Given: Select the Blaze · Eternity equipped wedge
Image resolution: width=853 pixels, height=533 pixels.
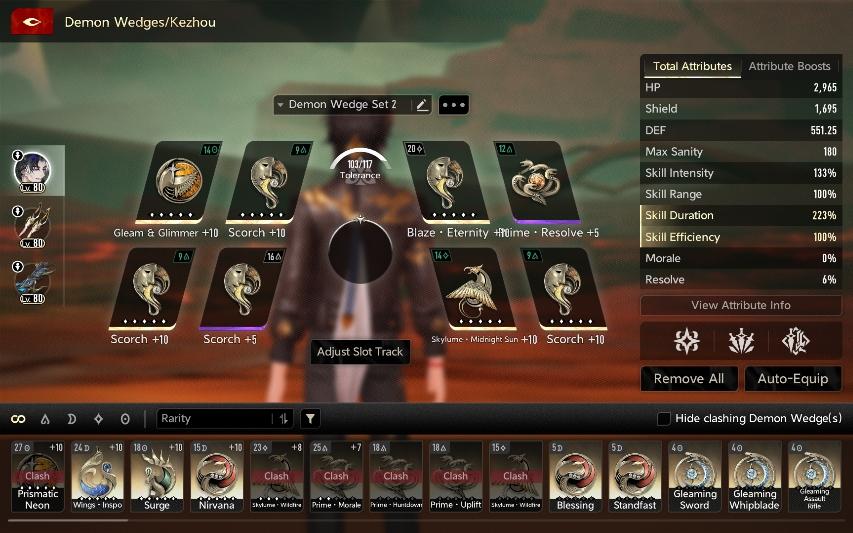Looking at the screenshot, I should click(447, 182).
